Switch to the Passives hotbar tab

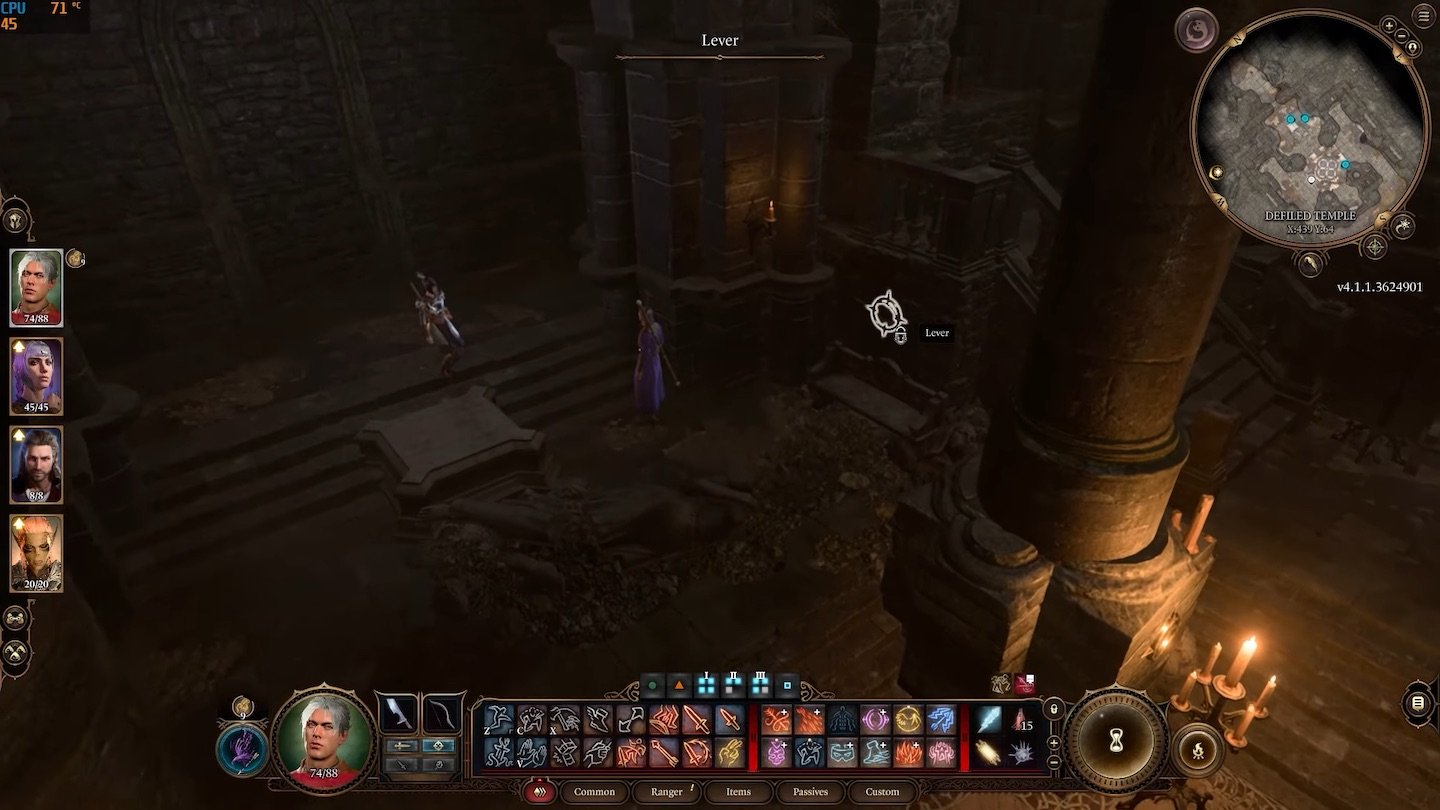coord(810,791)
